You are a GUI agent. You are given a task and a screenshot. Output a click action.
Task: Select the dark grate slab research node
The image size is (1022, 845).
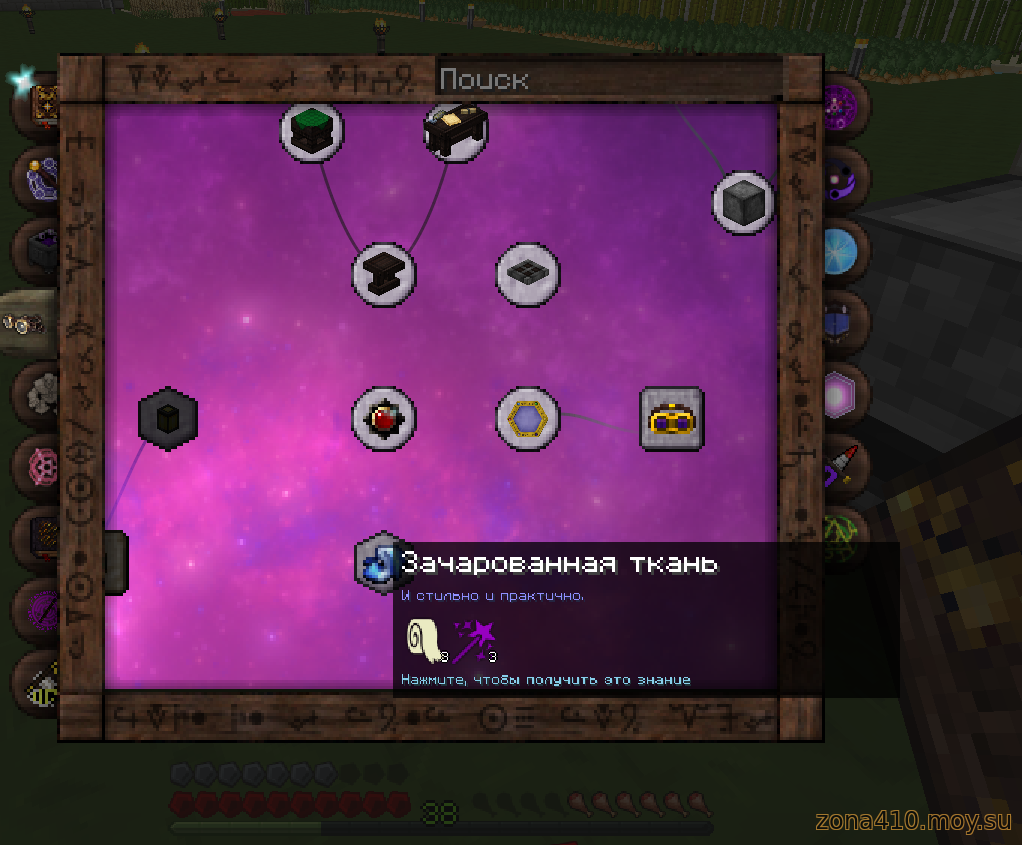pyautogui.click(x=528, y=273)
